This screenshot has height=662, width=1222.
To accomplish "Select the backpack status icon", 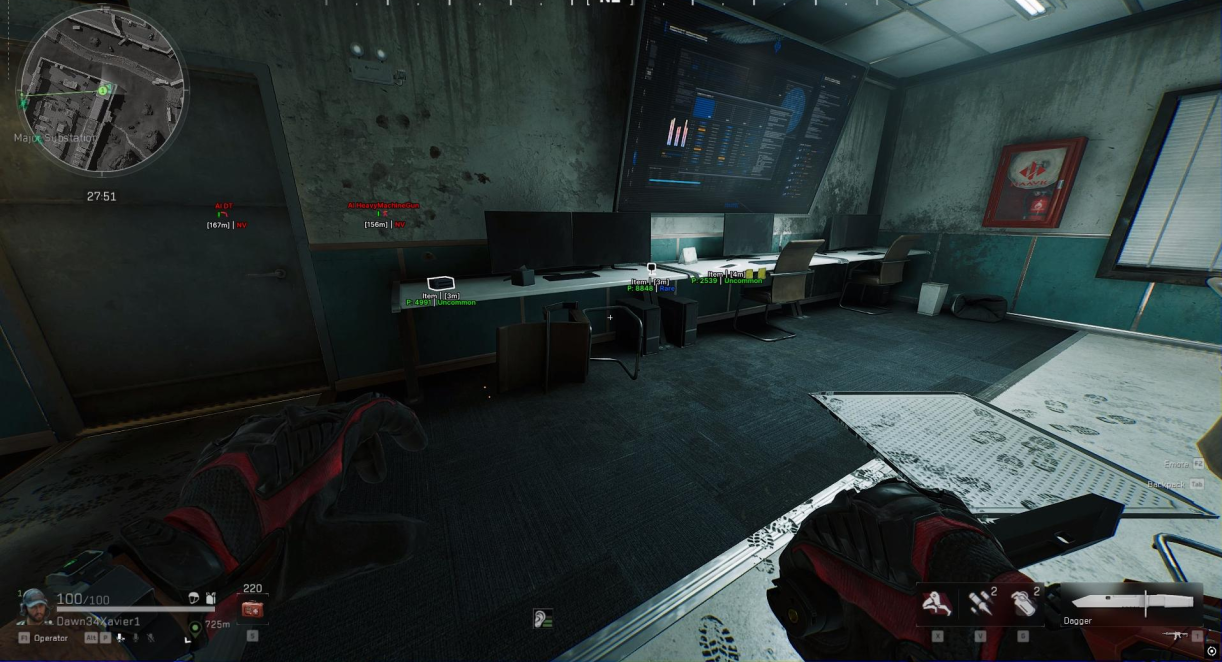I will coord(210,598).
